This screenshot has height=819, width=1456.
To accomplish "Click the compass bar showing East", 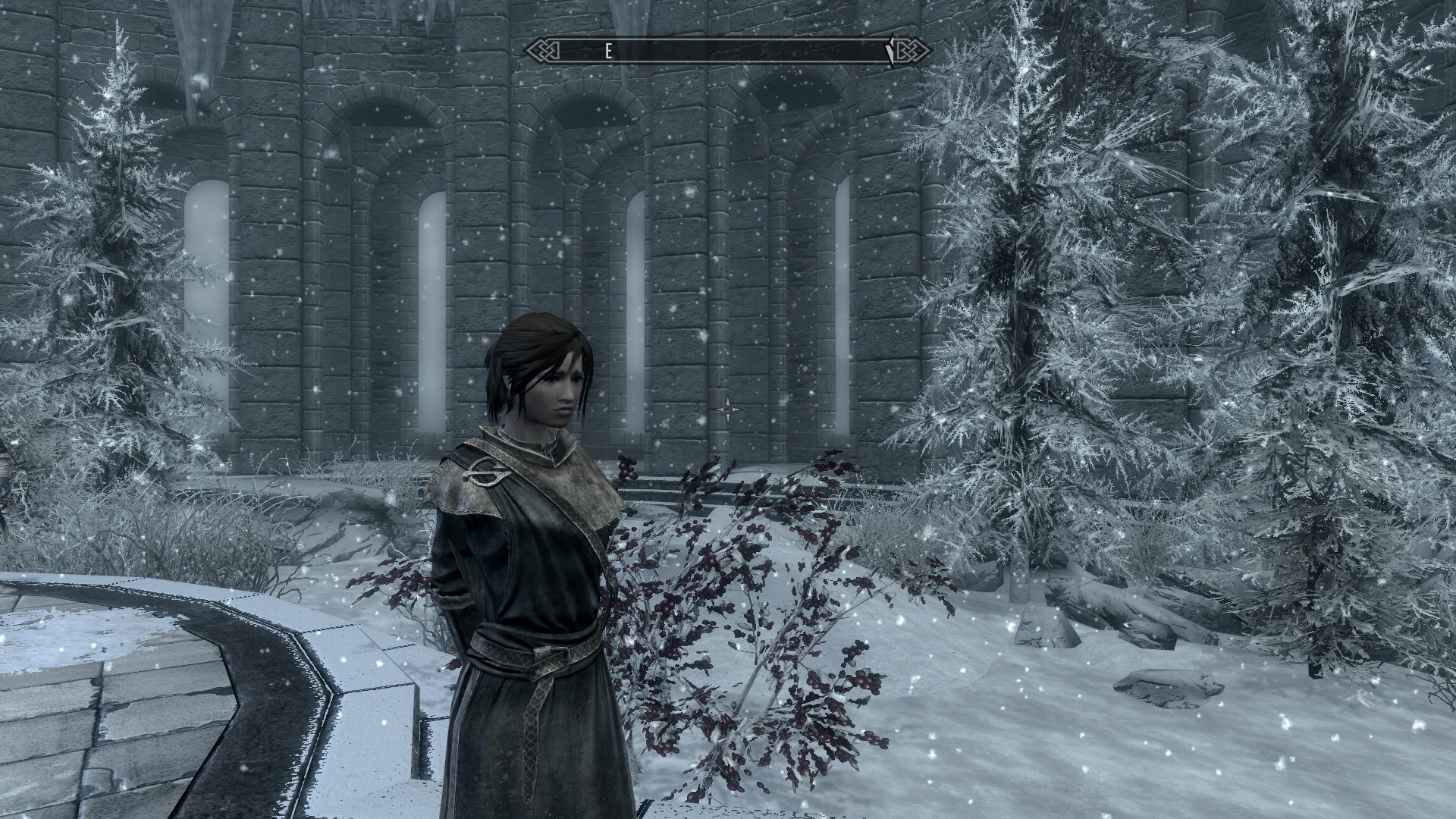I will point(726,51).
